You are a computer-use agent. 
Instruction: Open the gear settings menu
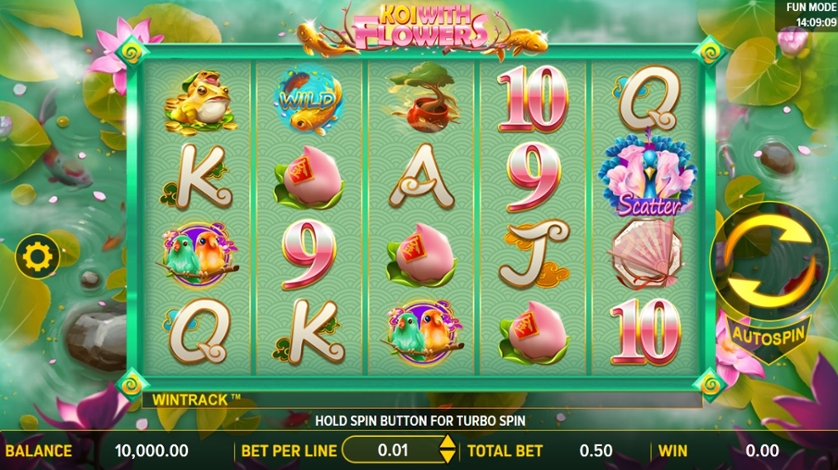click(39, 257)
